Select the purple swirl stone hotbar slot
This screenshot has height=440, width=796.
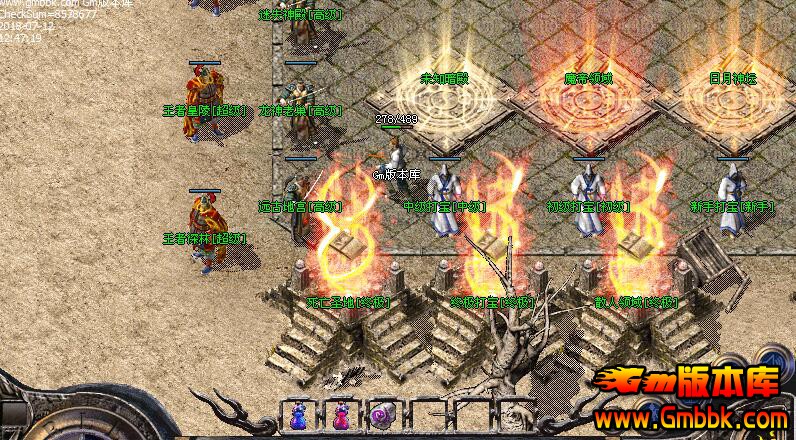pos(380,416)
